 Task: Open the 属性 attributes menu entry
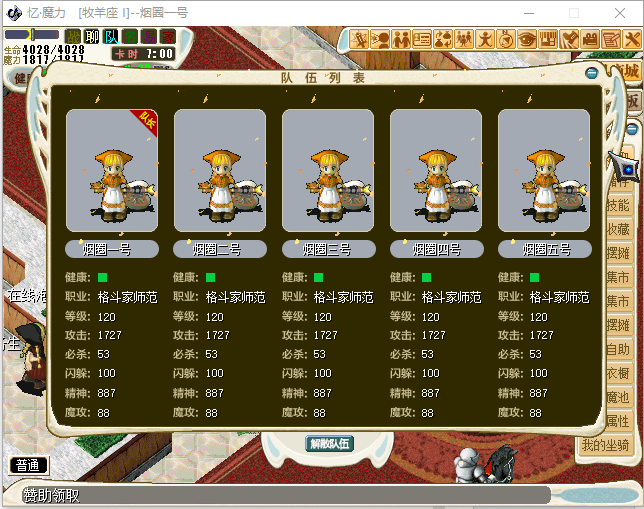(619, 421)
